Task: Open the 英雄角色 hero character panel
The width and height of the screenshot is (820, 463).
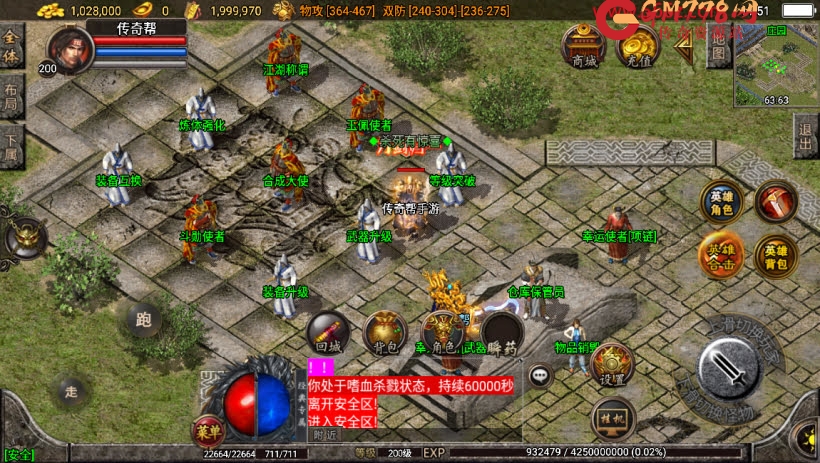Action: pyautogui.click(x=720, y=202)
